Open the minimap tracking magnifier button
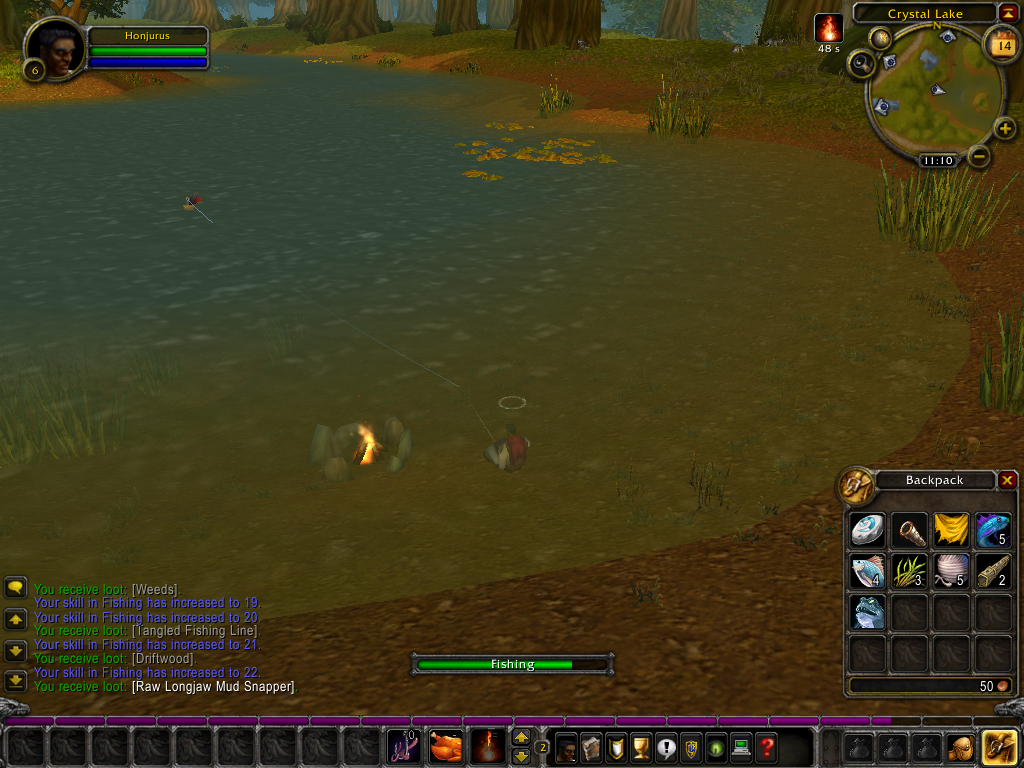 861,64
